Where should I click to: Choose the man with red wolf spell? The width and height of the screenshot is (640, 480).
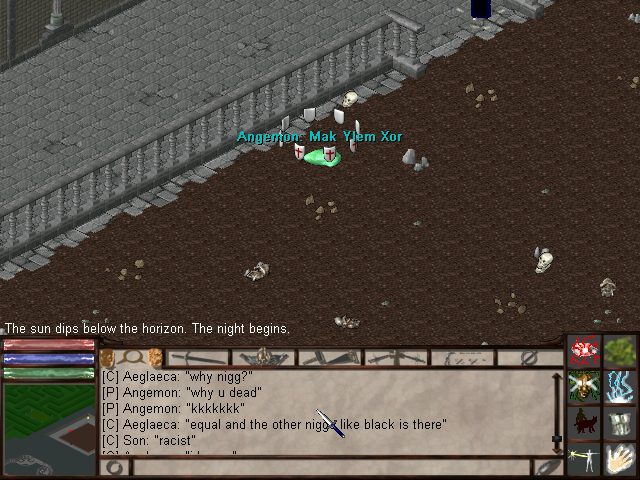[585, 422]
